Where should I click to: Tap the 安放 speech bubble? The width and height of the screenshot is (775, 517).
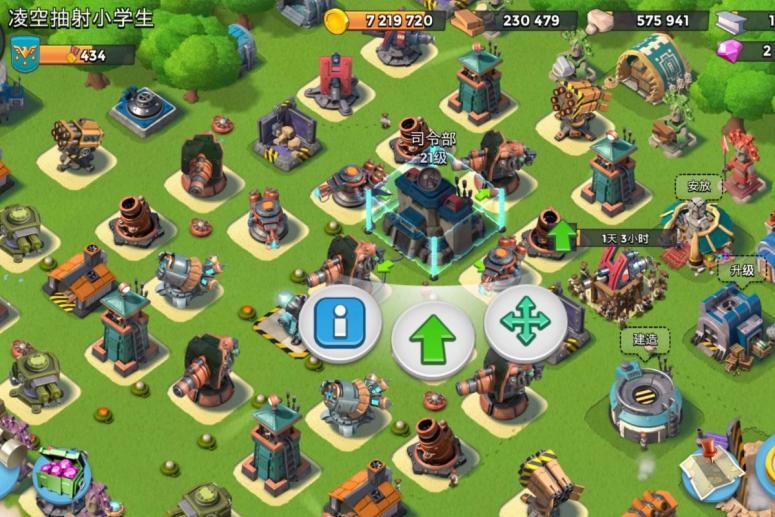[698, 185]
